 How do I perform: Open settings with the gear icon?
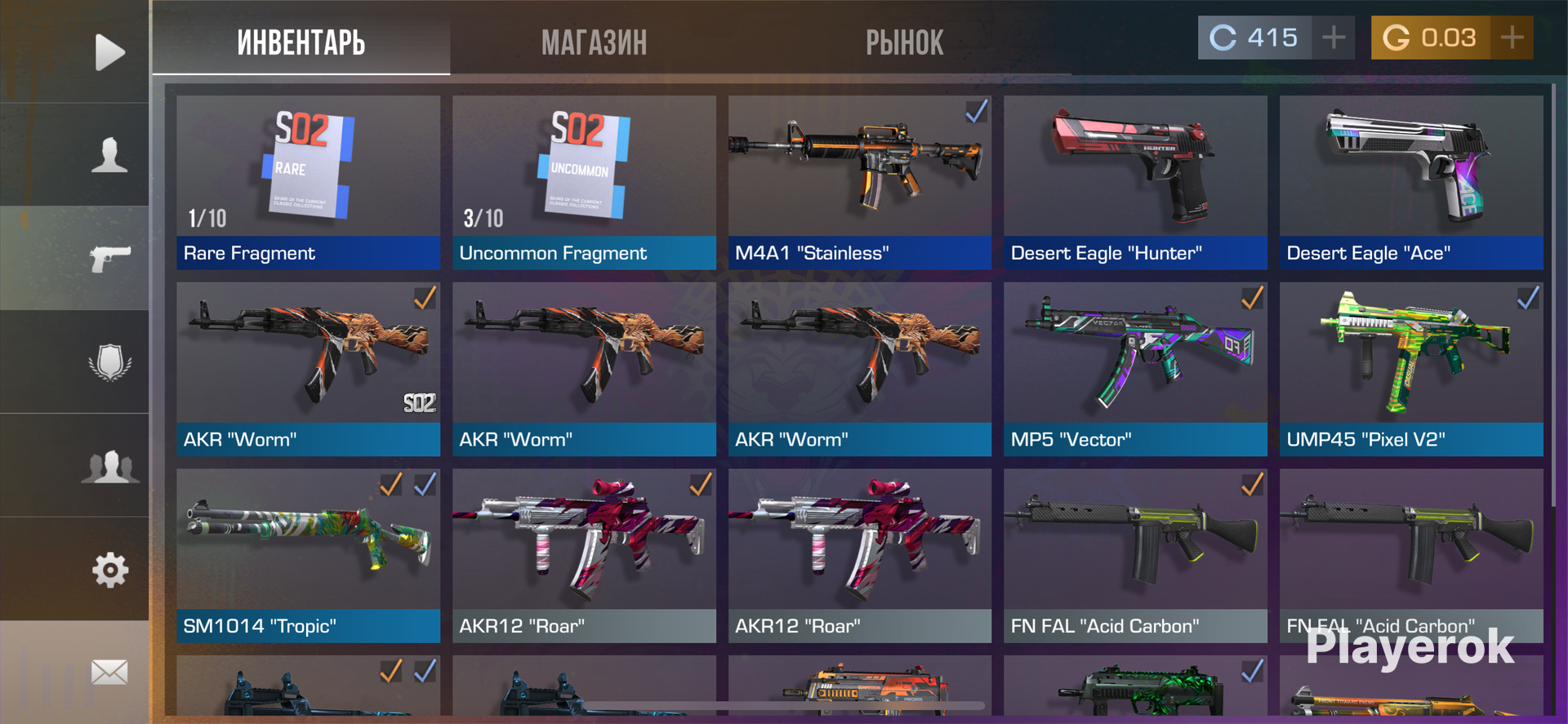109,570
